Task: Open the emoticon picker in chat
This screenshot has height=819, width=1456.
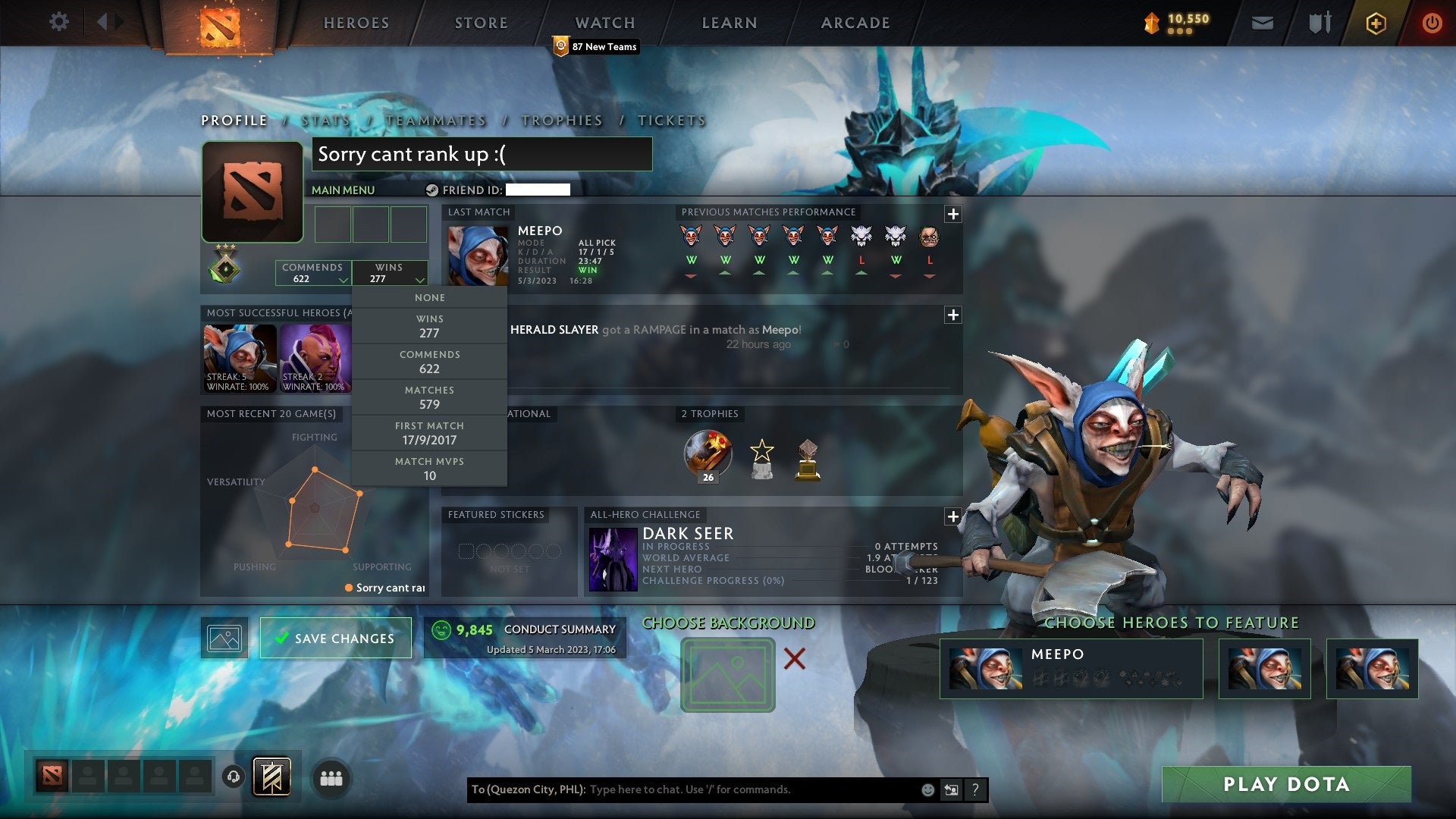Action: click(927, 789)
